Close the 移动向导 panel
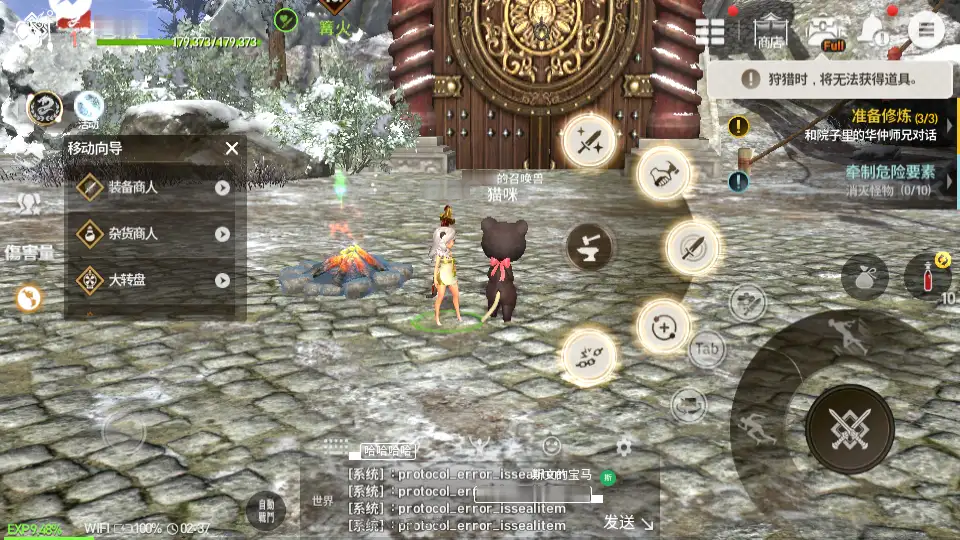Screen dimensions: 960x540 click(232, 149)
